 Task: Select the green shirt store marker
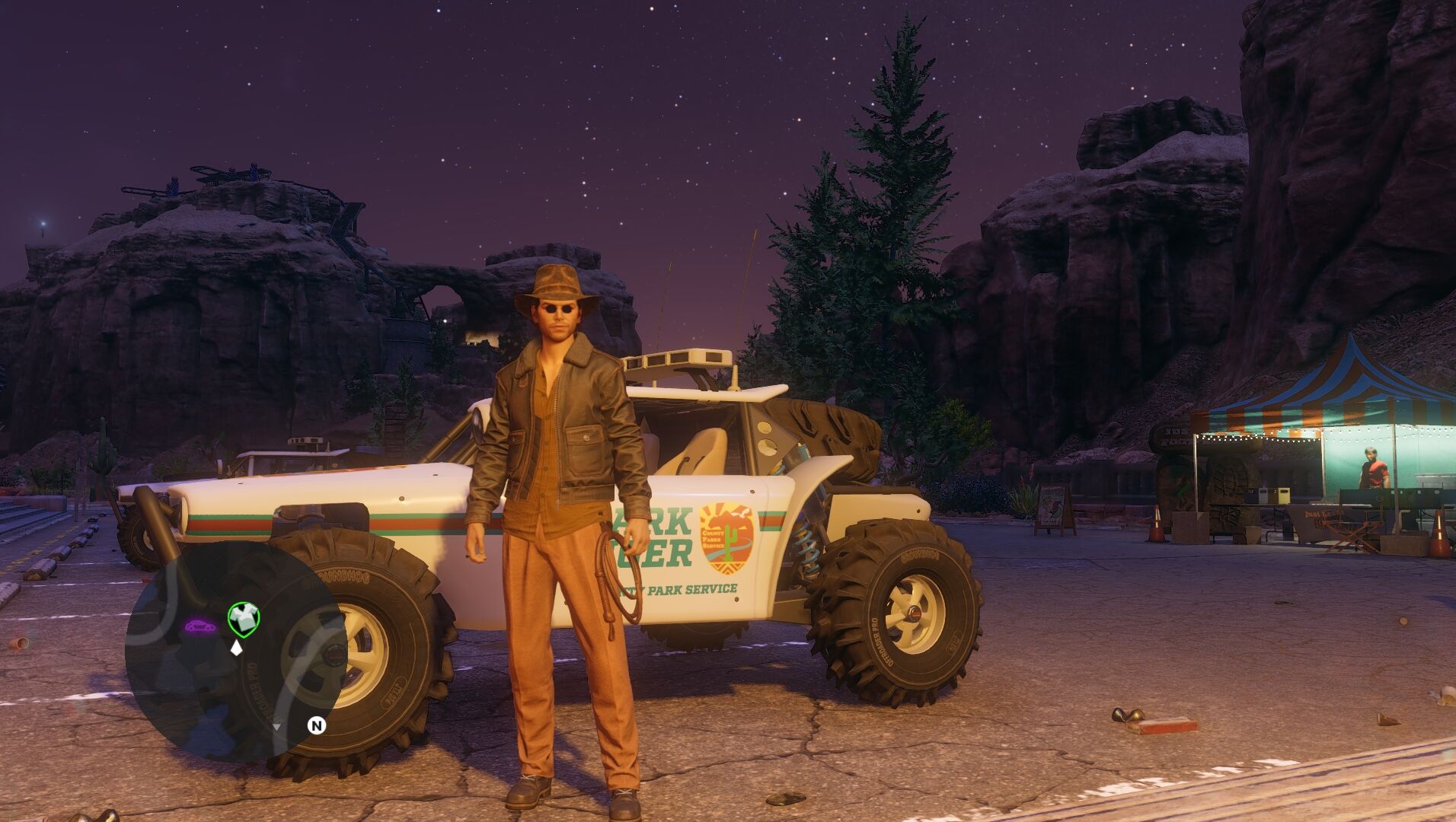pyautogui.click(x=244, y=617)
